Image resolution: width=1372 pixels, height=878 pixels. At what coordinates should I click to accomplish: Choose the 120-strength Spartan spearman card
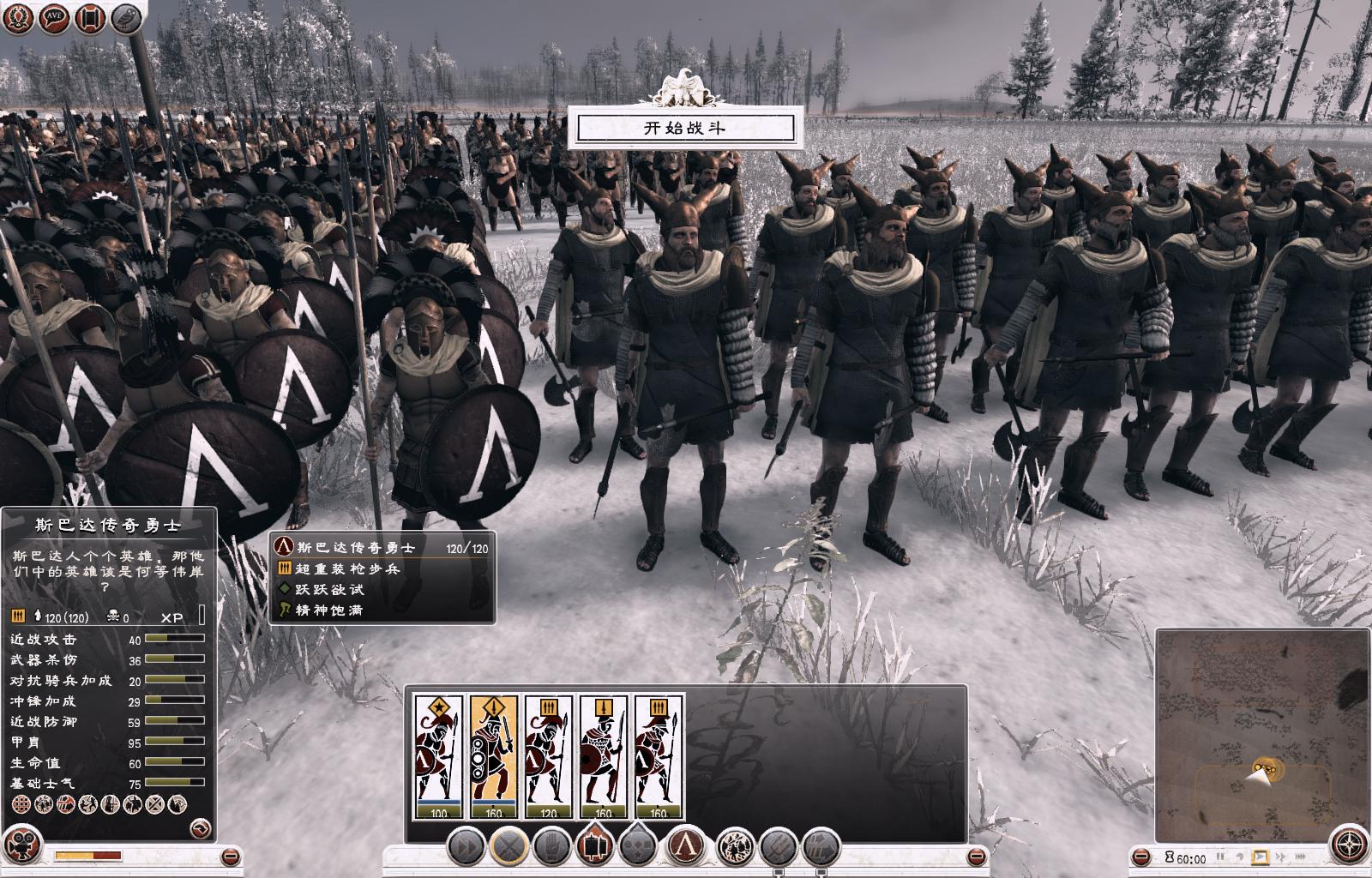[x=548, y=756]
